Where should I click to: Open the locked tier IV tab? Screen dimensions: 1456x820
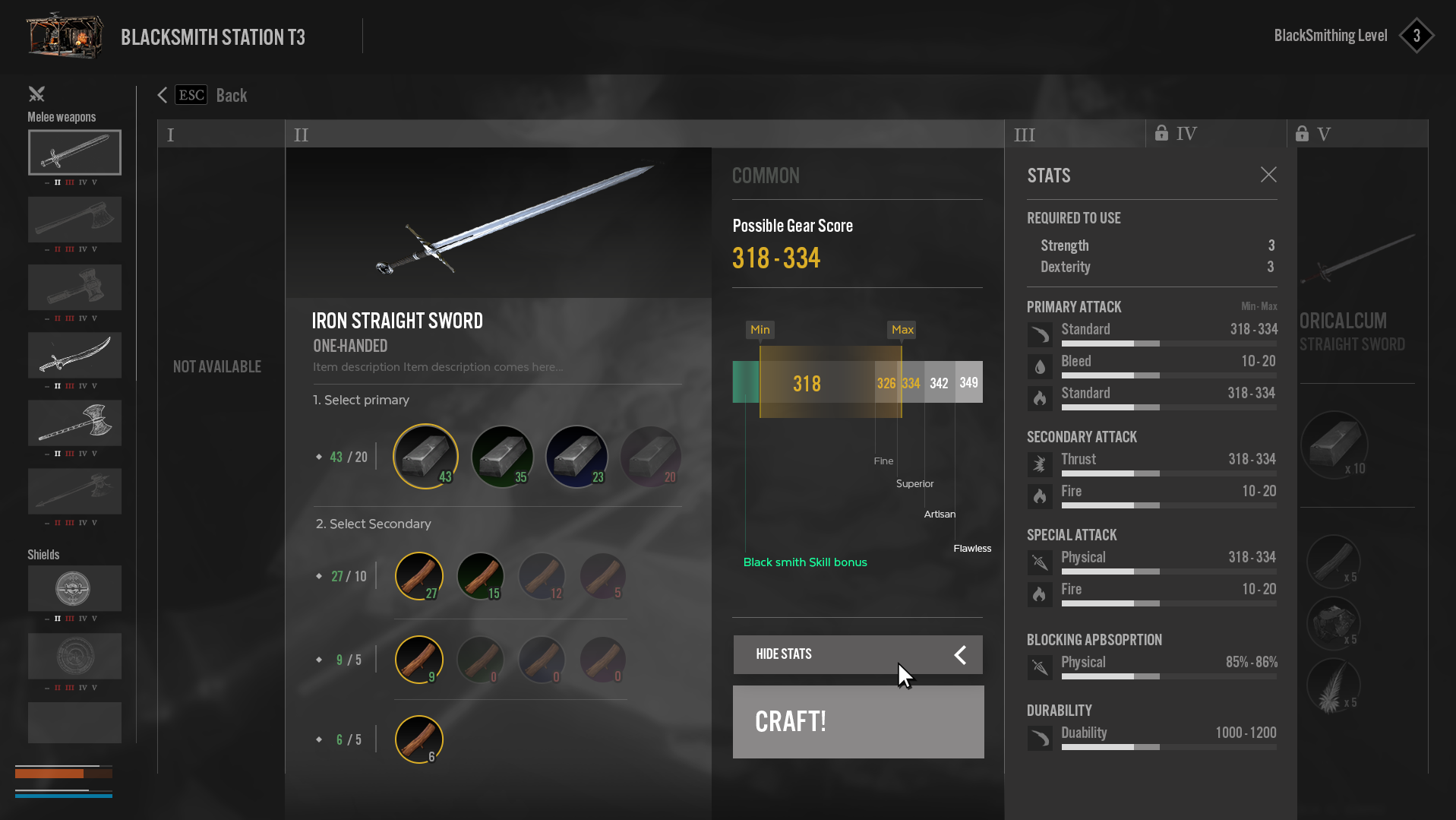point(1214,135)
